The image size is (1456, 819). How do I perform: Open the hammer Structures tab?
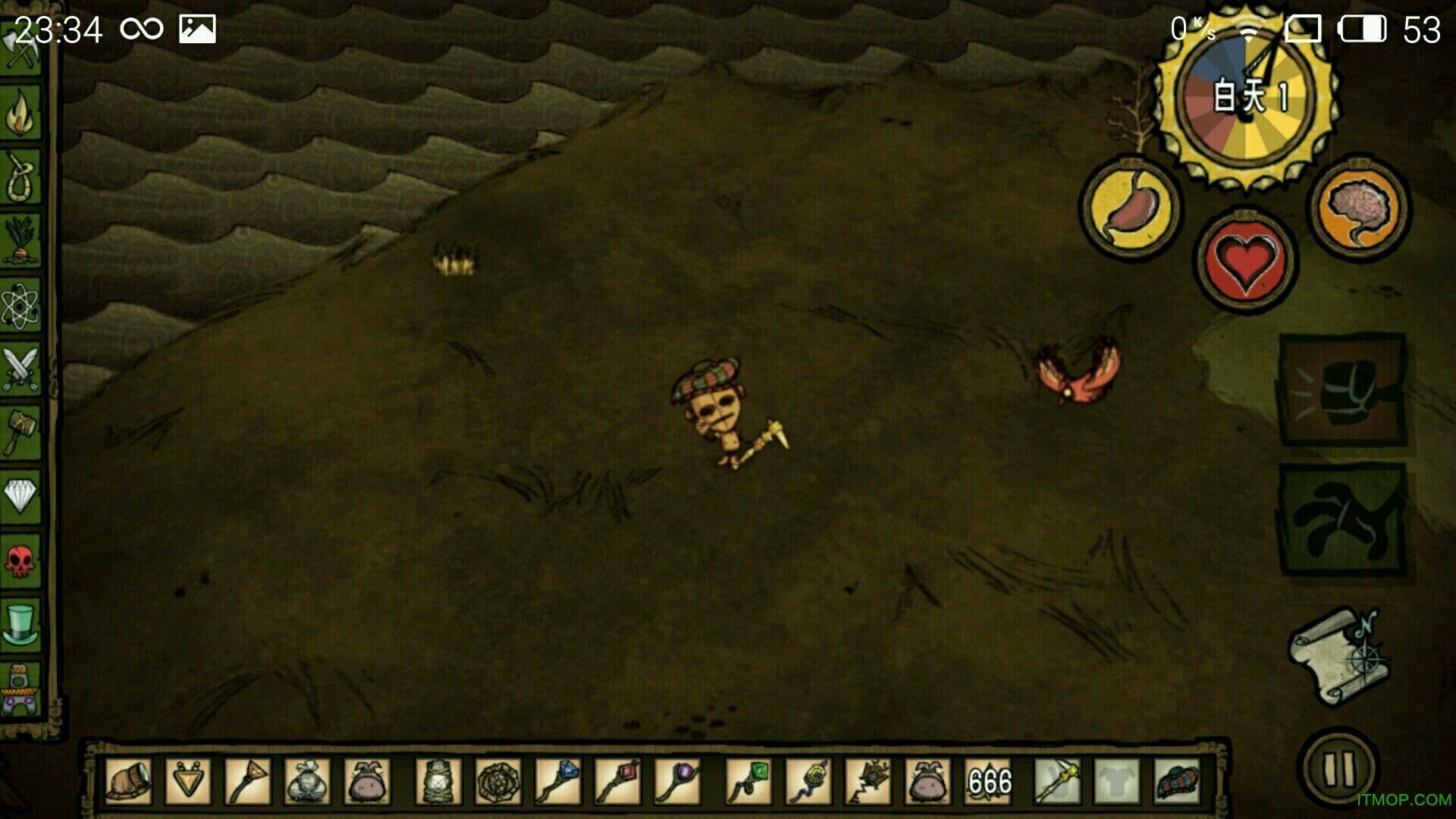[20, 433]
